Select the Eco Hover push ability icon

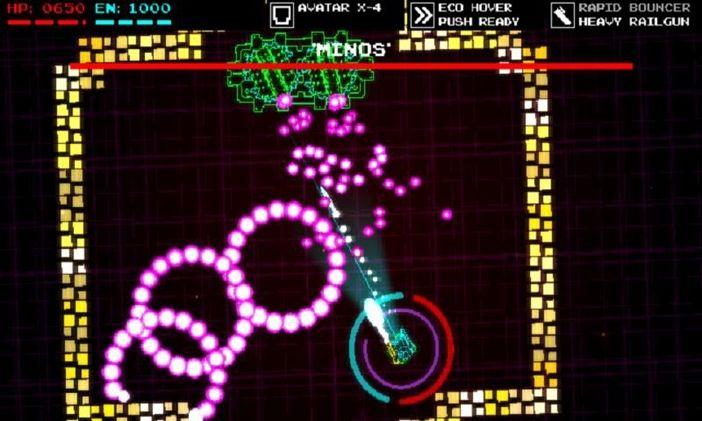coord(422,14)
